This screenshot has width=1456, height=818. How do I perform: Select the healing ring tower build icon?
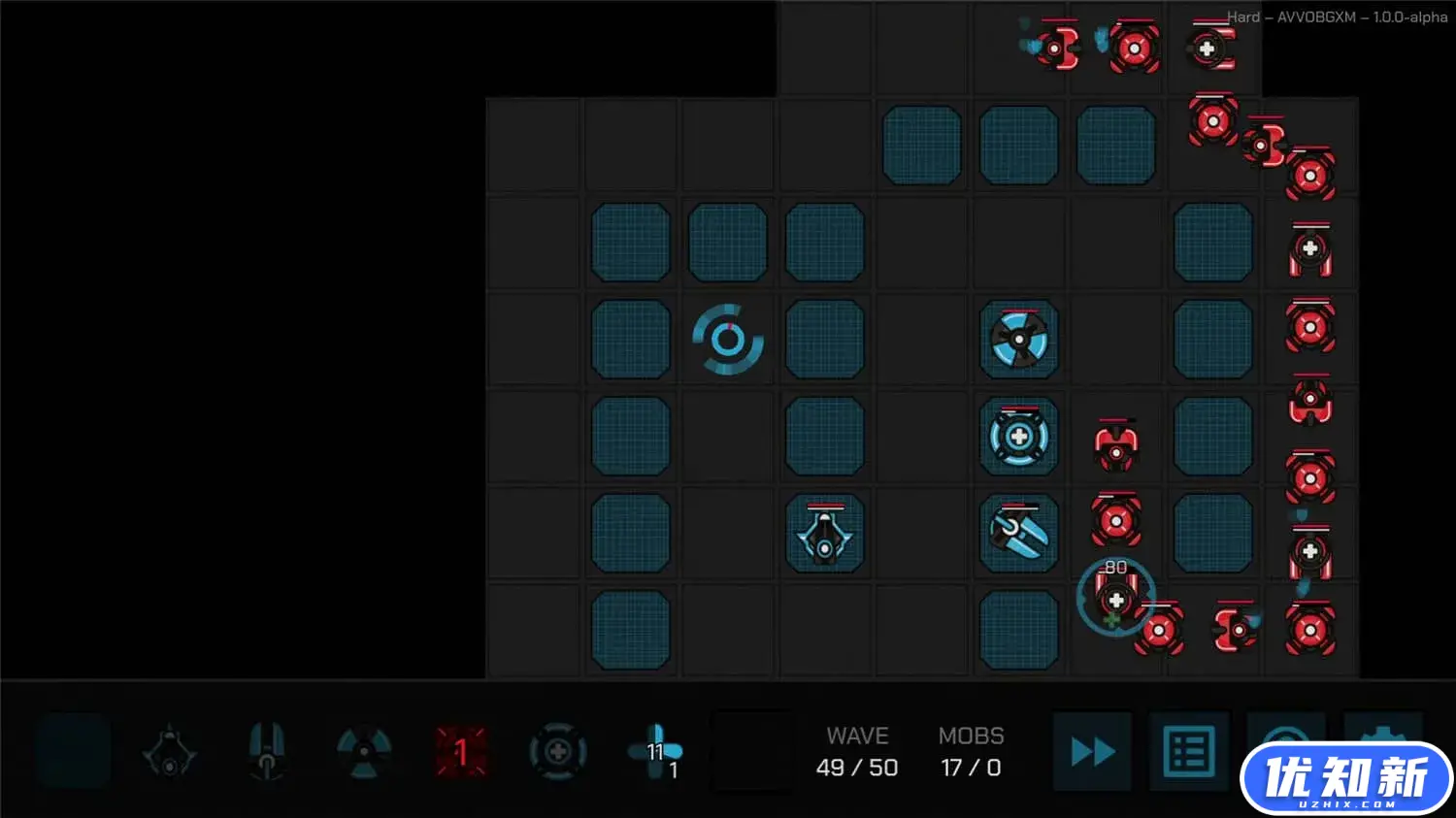pyautogui.click(x=558, y=750)
